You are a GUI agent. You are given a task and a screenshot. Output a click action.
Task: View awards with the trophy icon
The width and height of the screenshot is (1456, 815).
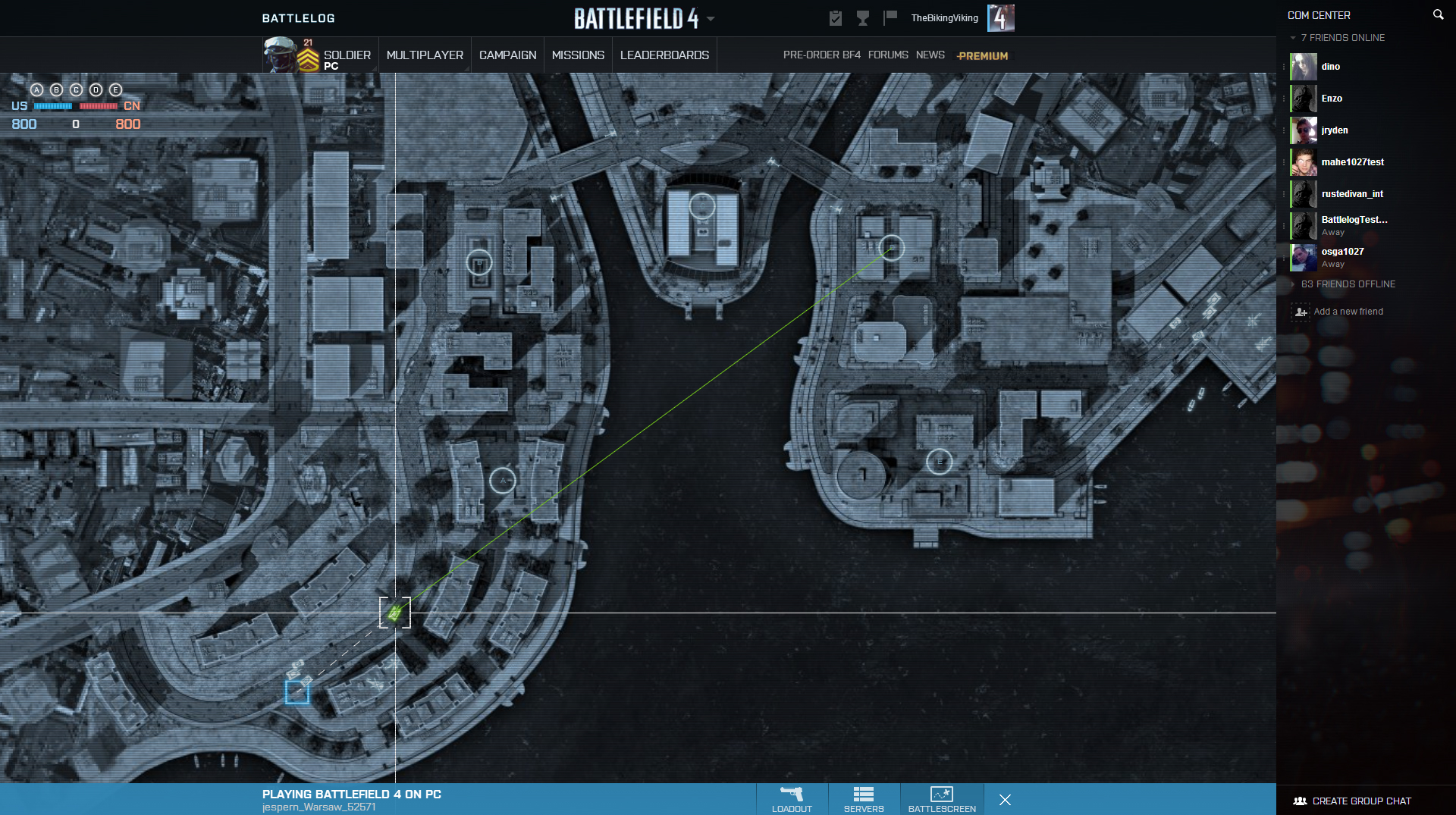point(863,17)
